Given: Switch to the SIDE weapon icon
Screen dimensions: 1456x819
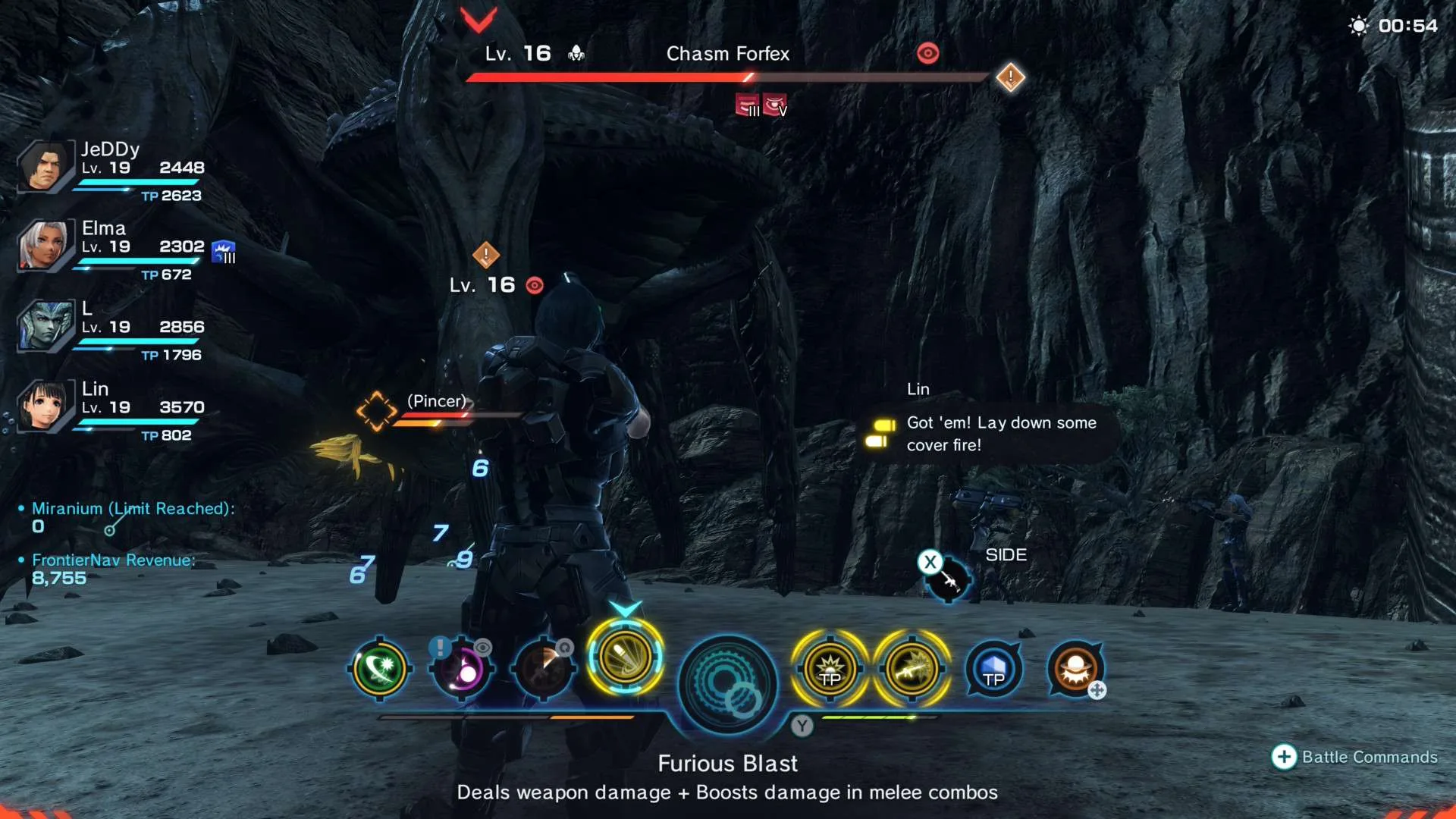Looking at the screenshot, I should click(946, 579).
